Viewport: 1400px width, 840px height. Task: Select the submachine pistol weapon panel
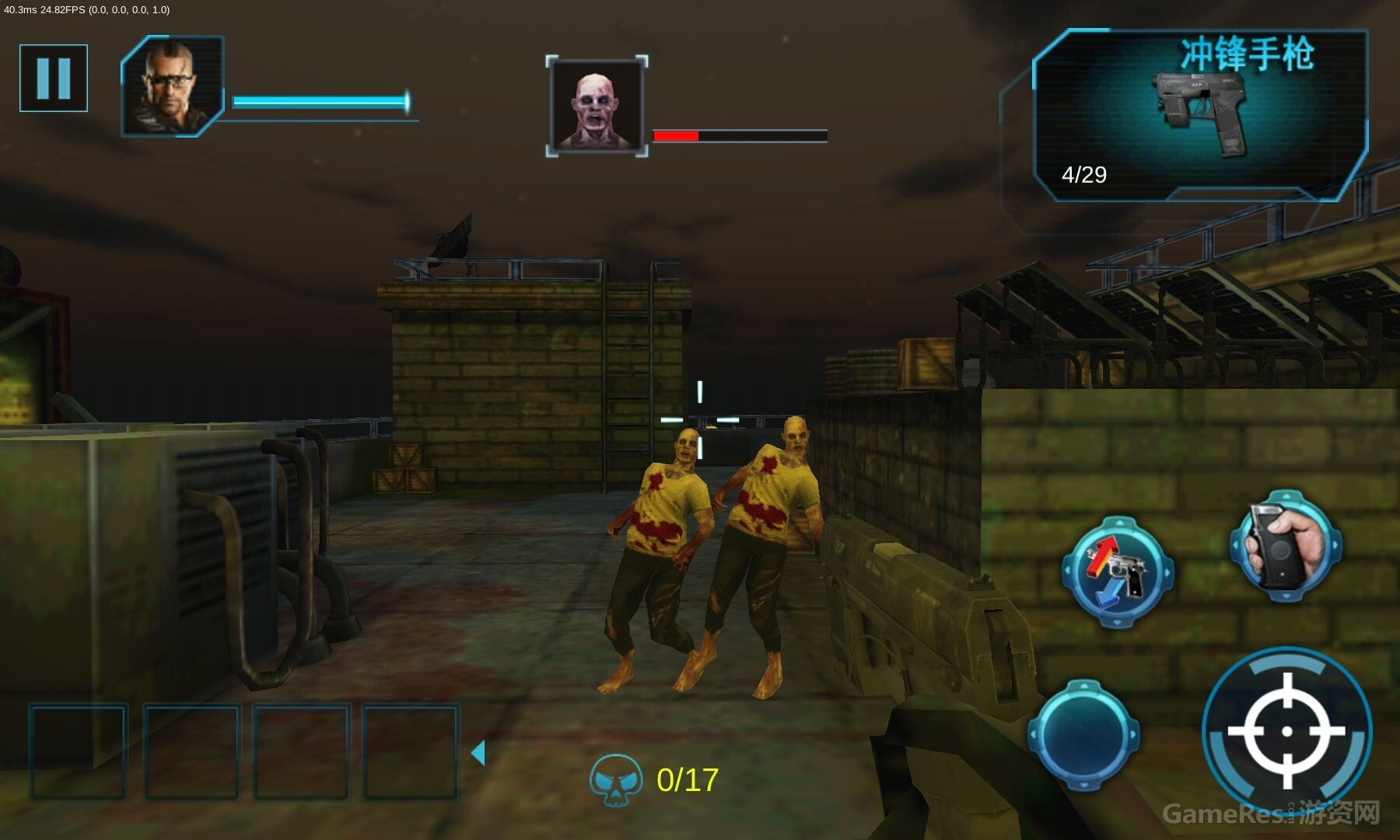tap(1199, 115)
